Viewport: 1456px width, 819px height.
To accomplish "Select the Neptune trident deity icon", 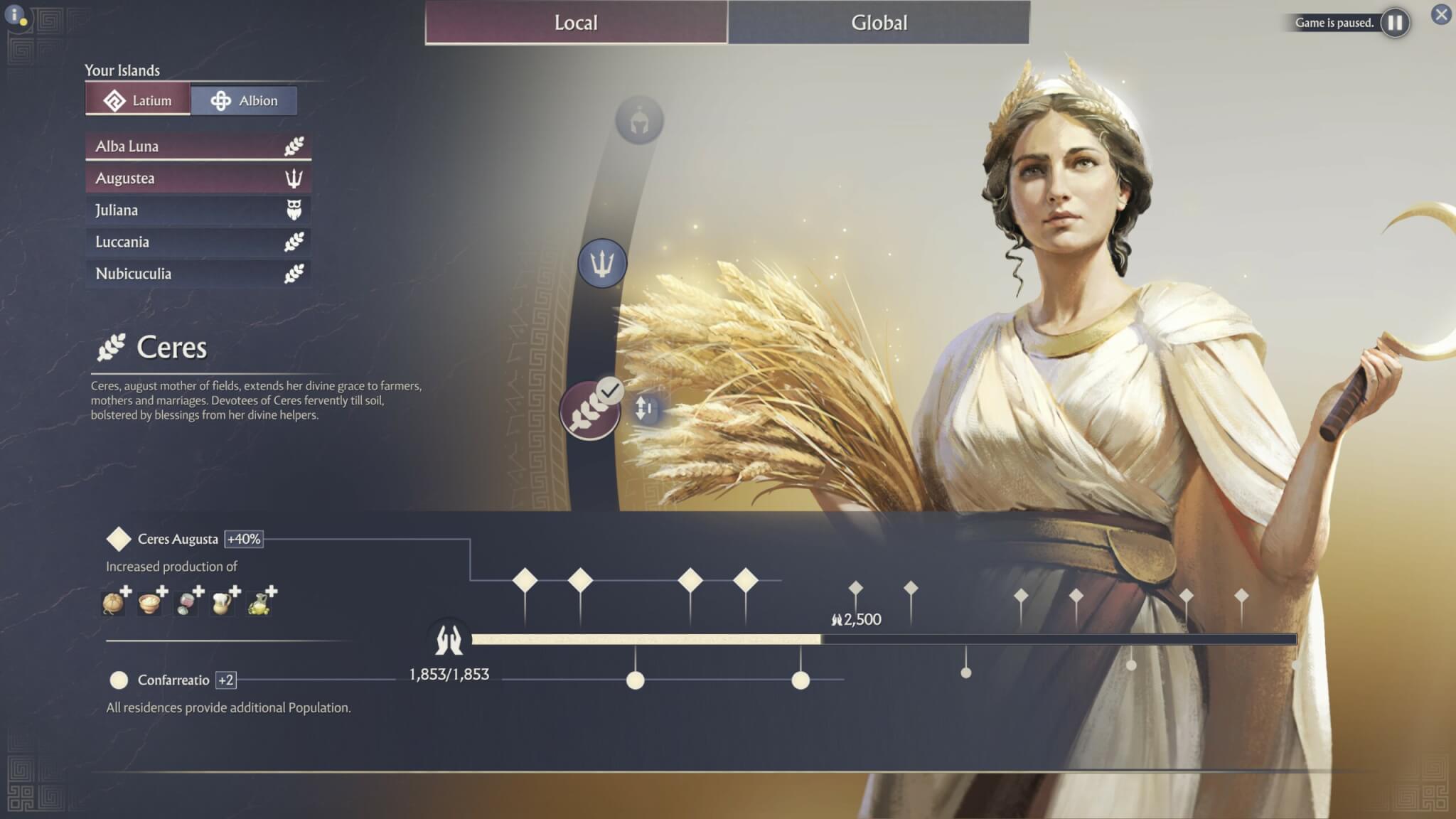I will pyautogui.click(x=602, y=264).
